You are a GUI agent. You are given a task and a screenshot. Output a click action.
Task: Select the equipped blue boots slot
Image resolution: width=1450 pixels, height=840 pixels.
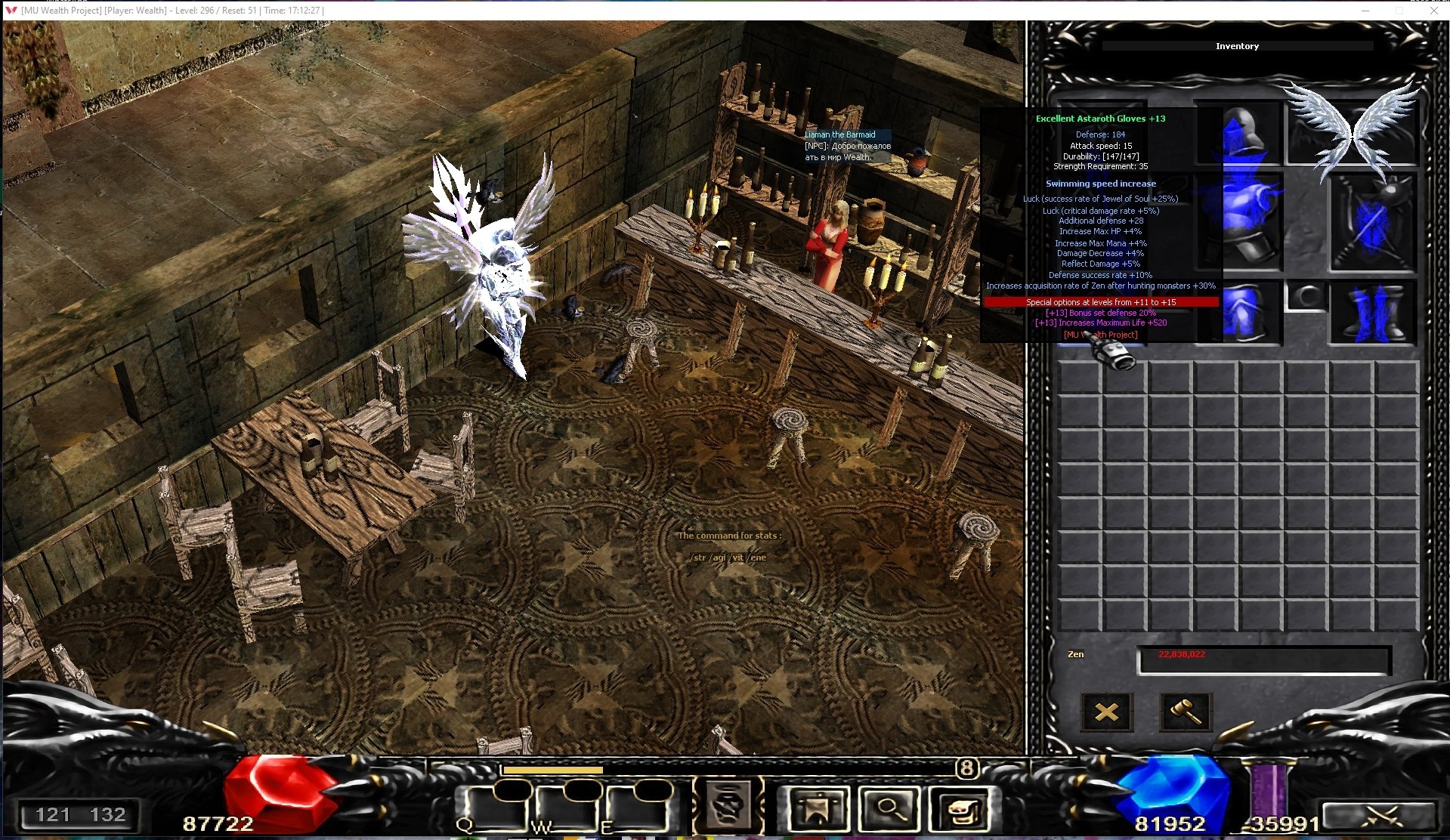[1373, 312]
